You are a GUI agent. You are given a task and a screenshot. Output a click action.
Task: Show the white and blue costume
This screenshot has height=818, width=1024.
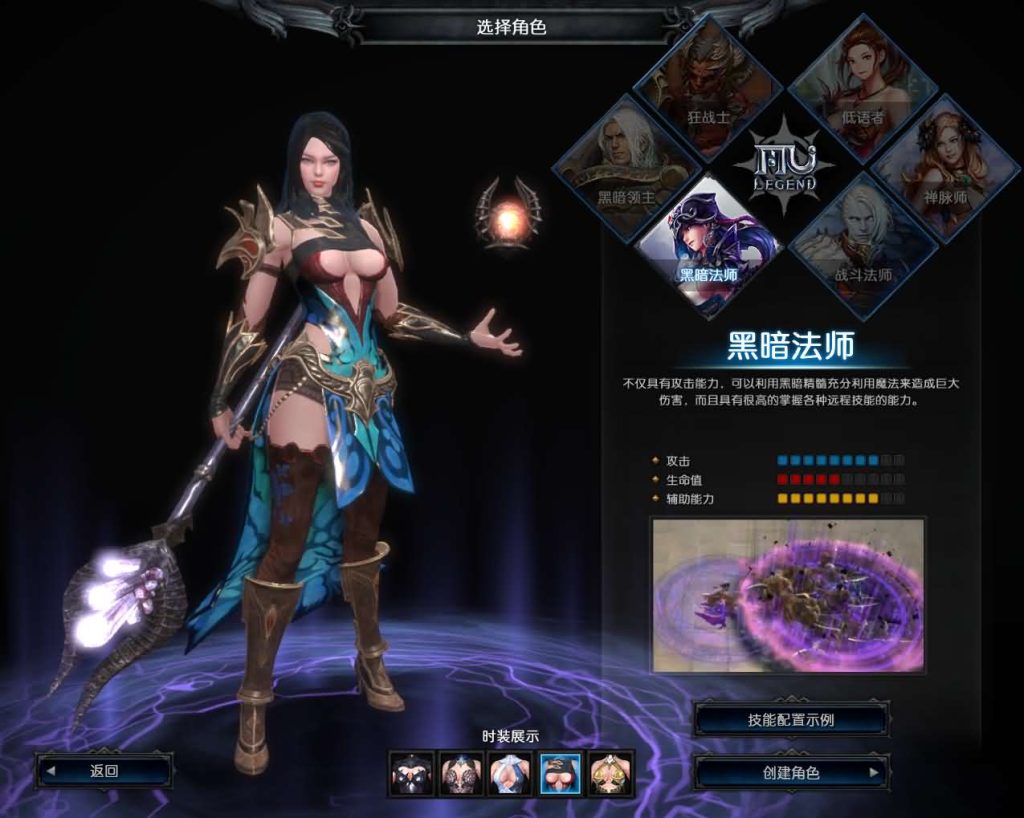[510, 774]
